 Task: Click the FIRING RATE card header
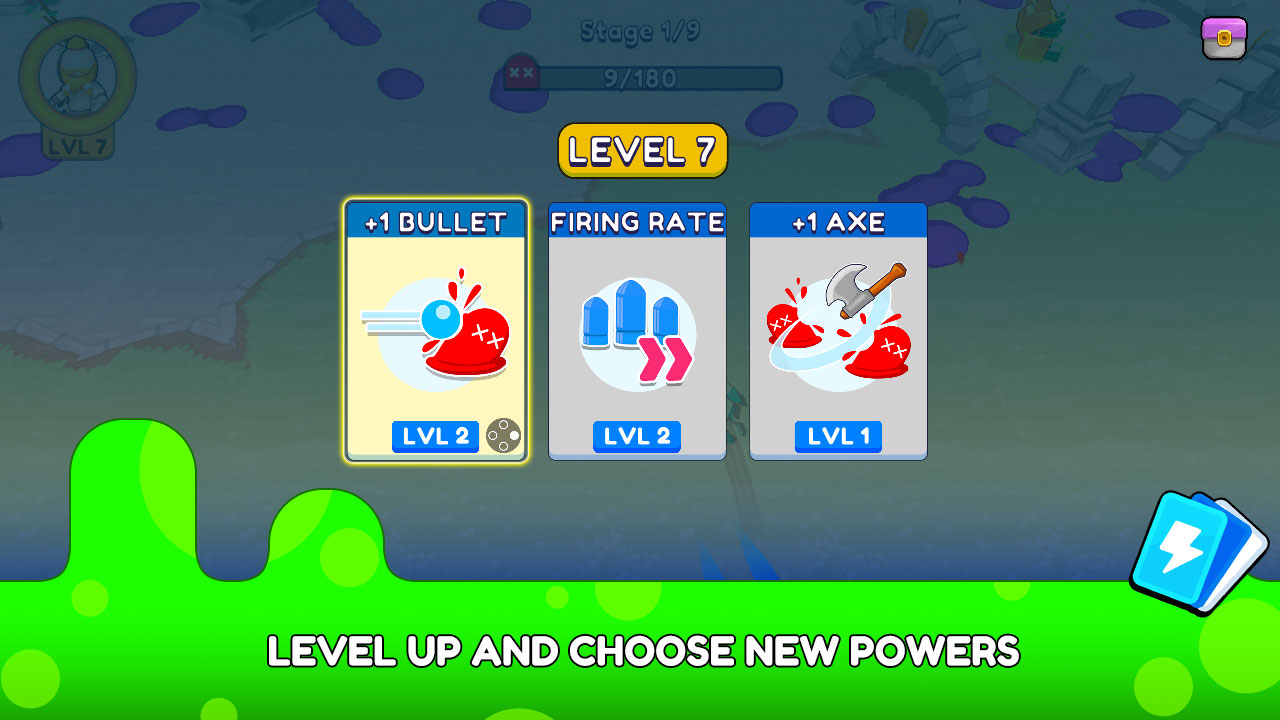point(637,222)
